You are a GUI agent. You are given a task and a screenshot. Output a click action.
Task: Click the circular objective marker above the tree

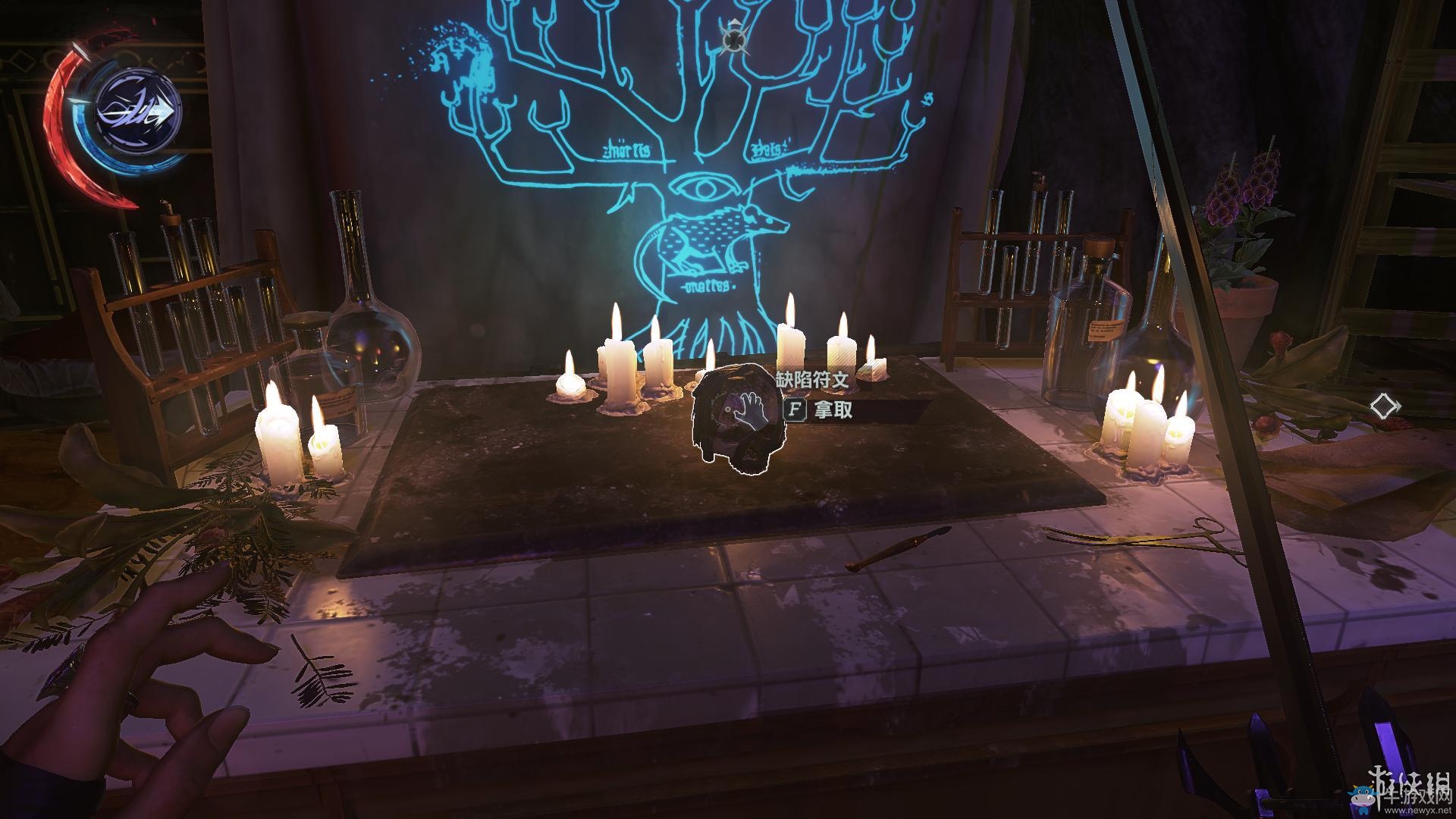[x=733, y=37]
